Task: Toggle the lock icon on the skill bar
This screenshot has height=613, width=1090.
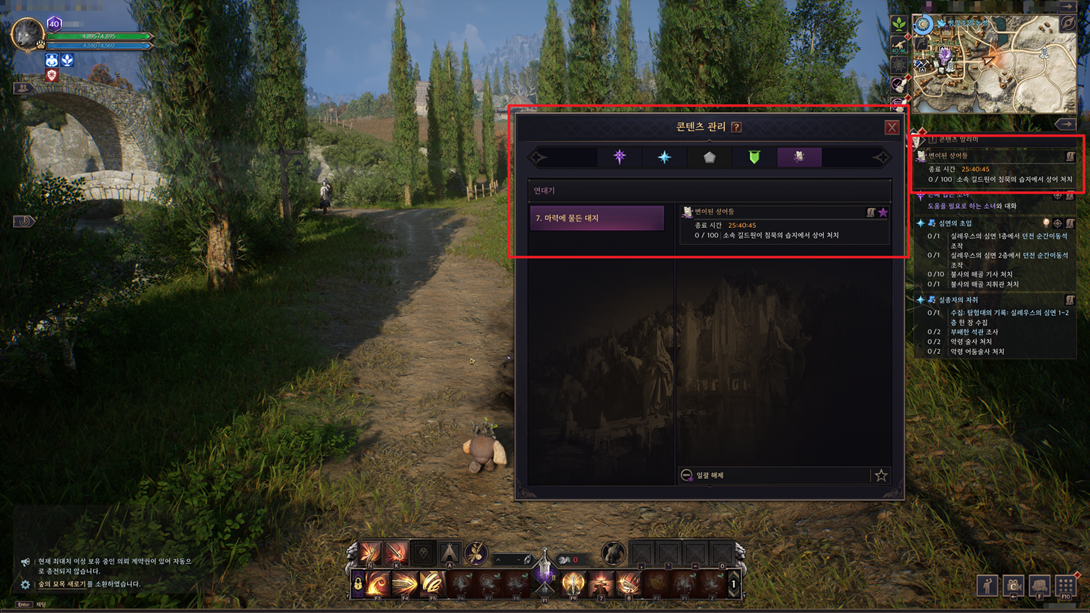Action: [357, 583]
